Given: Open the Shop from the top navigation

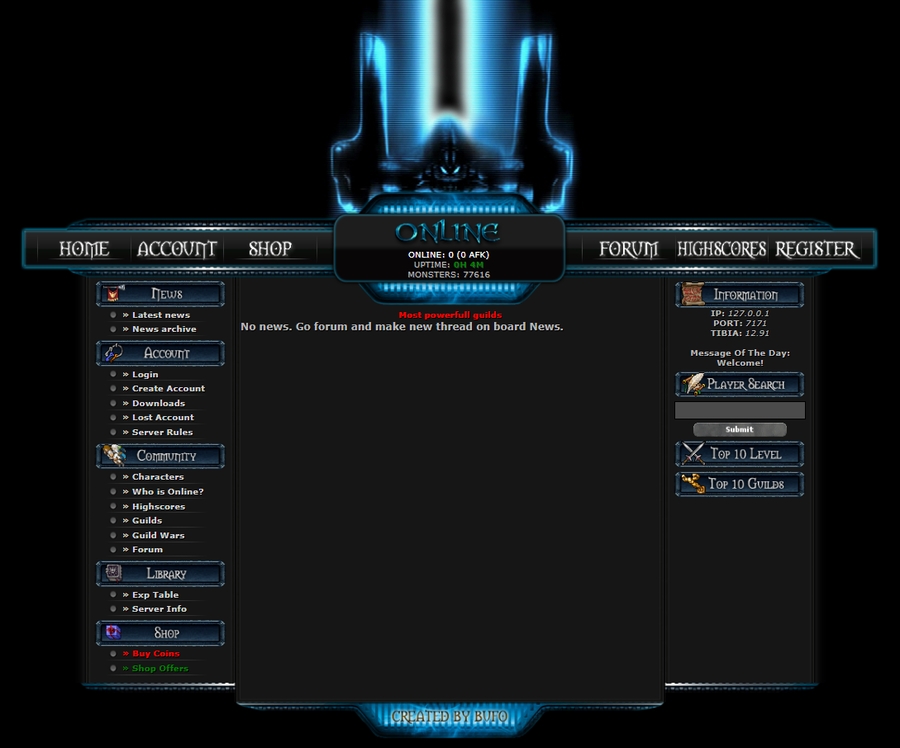Looking at the screenshot, I should [270, 249].
